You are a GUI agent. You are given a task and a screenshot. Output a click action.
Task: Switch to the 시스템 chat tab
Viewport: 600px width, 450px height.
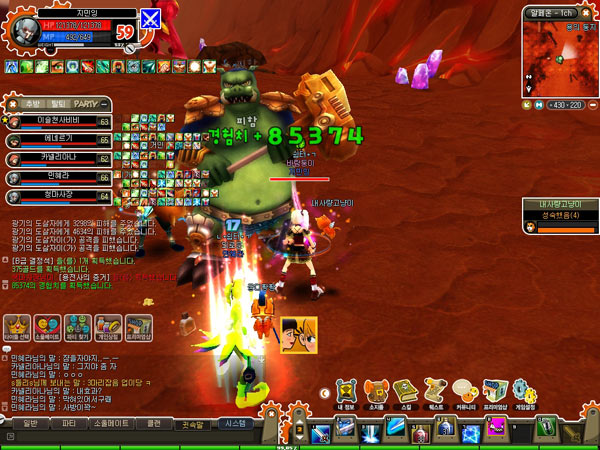234,423
